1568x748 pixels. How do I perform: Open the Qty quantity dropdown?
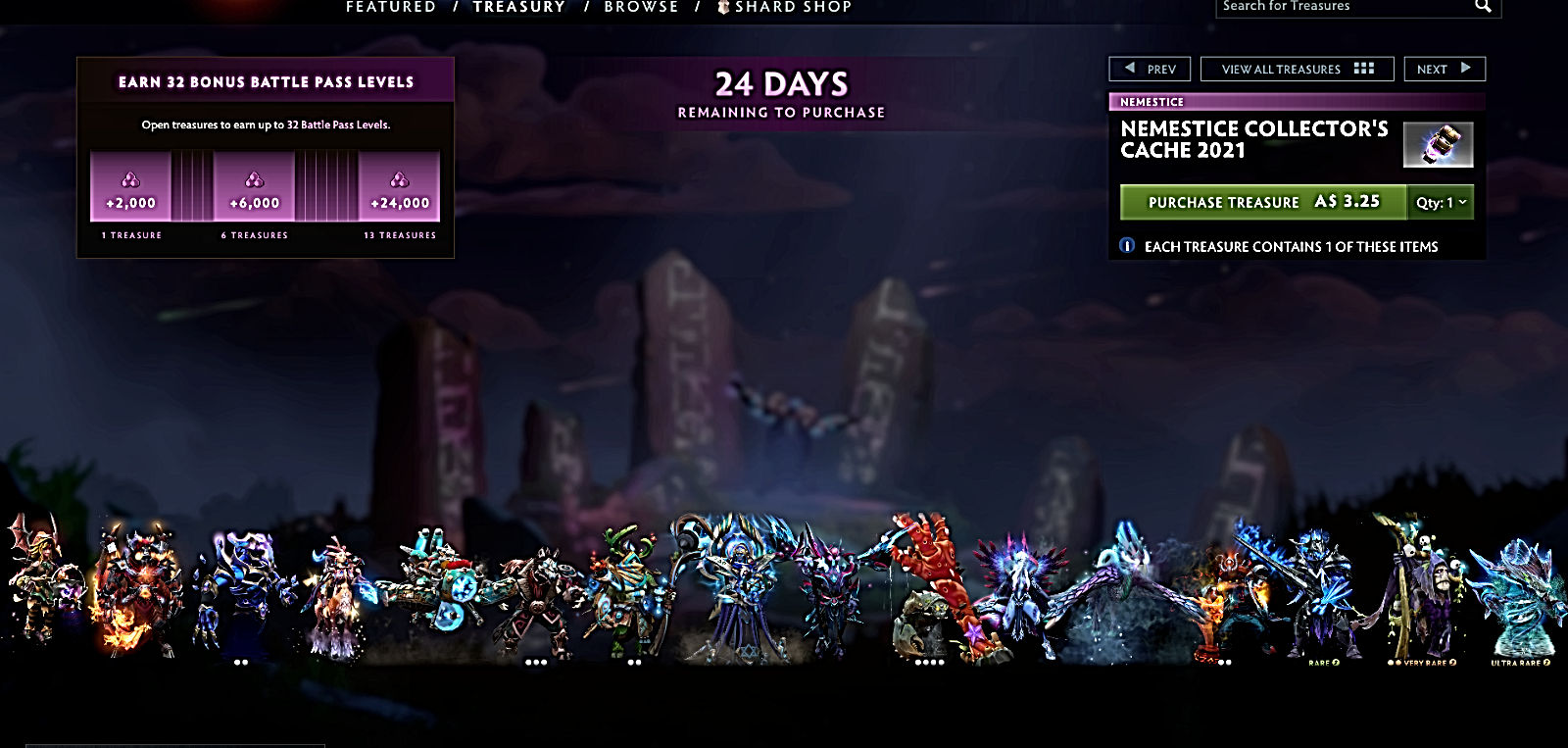(1441, 202)
